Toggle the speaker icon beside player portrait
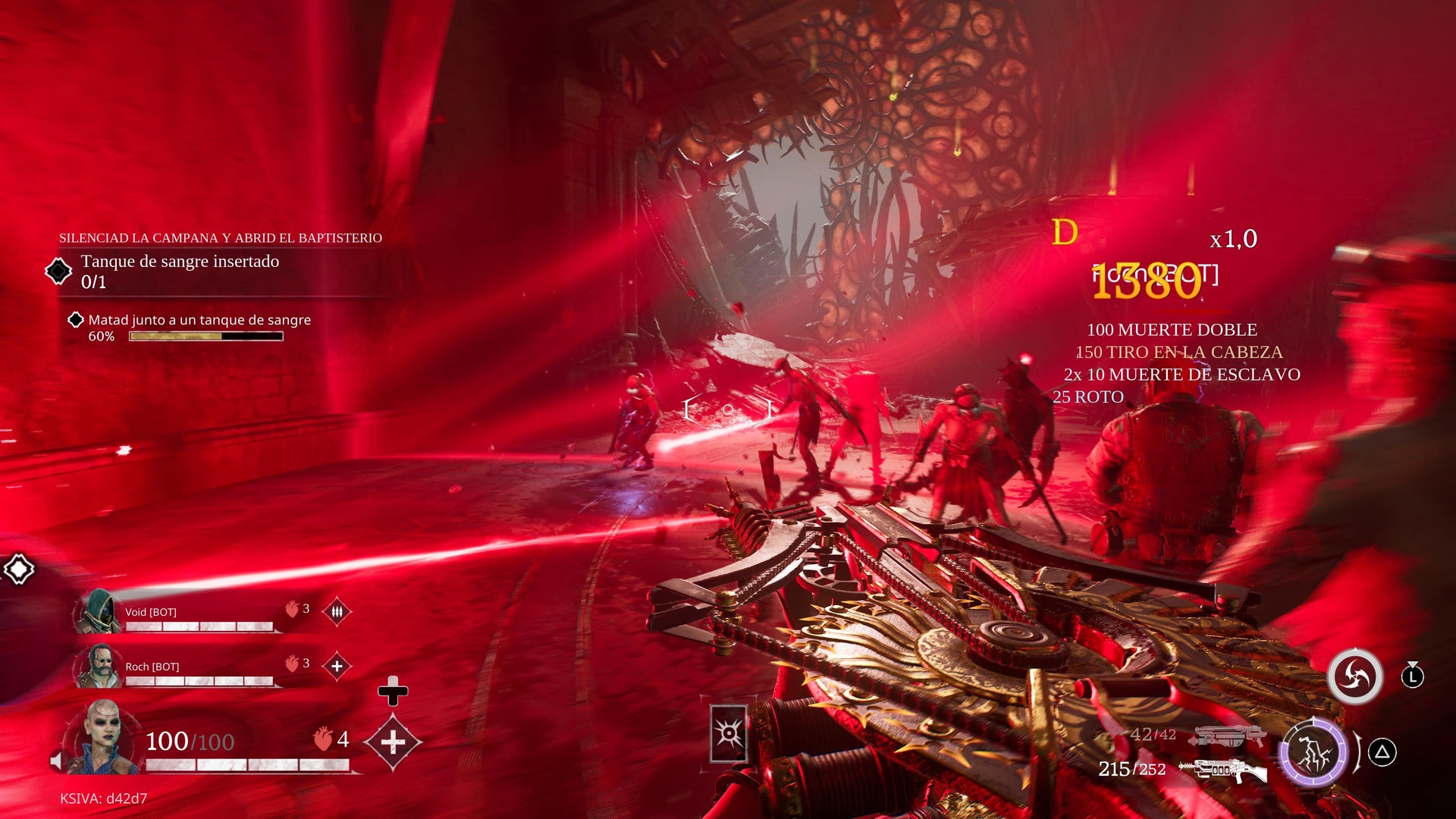The height and width of the screenshot is (819, 1456). tap(56, 761)
